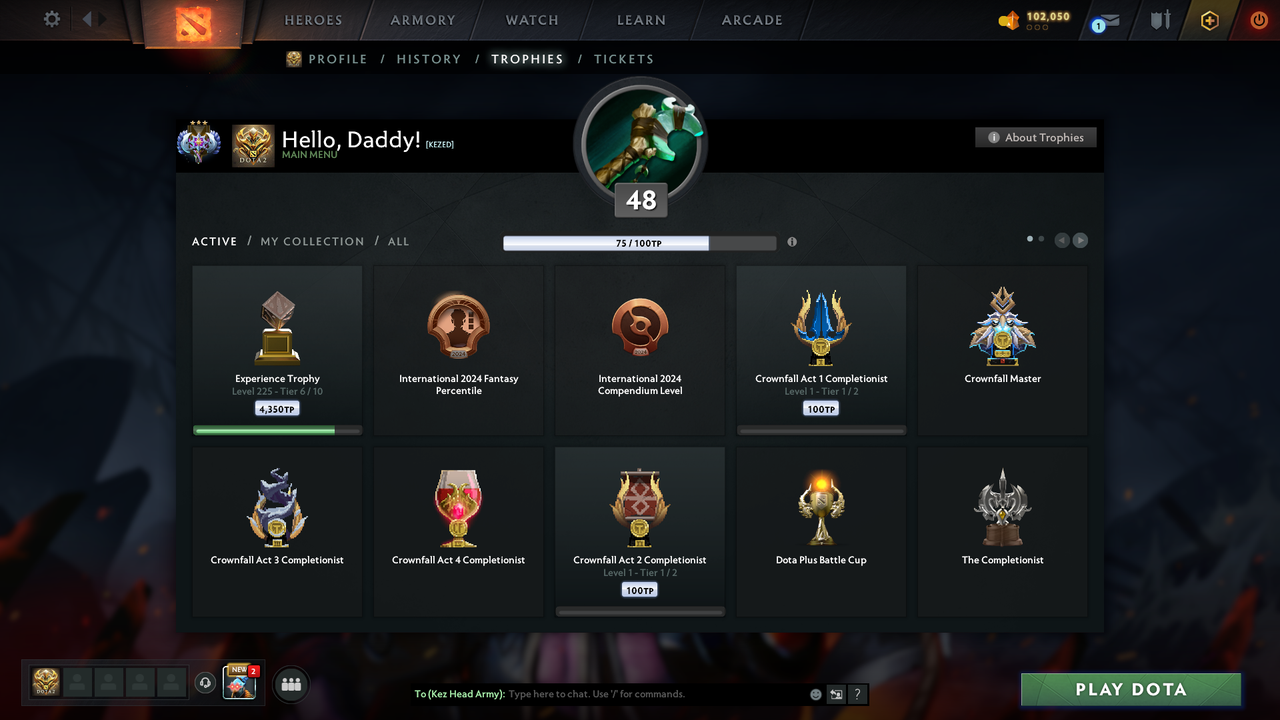Switch to MY COLLECTION filter

click(311, 241)
